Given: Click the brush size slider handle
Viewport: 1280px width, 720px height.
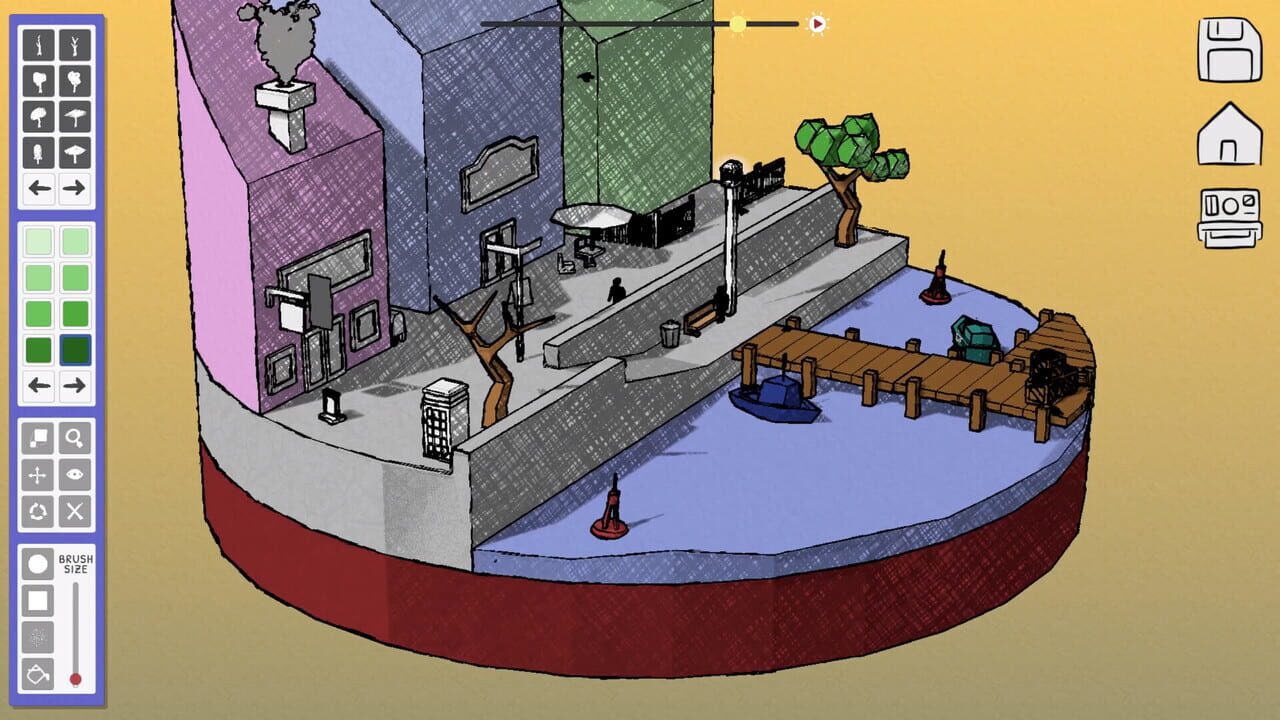Looking at the screenshot, I should [x=75, y=677].
